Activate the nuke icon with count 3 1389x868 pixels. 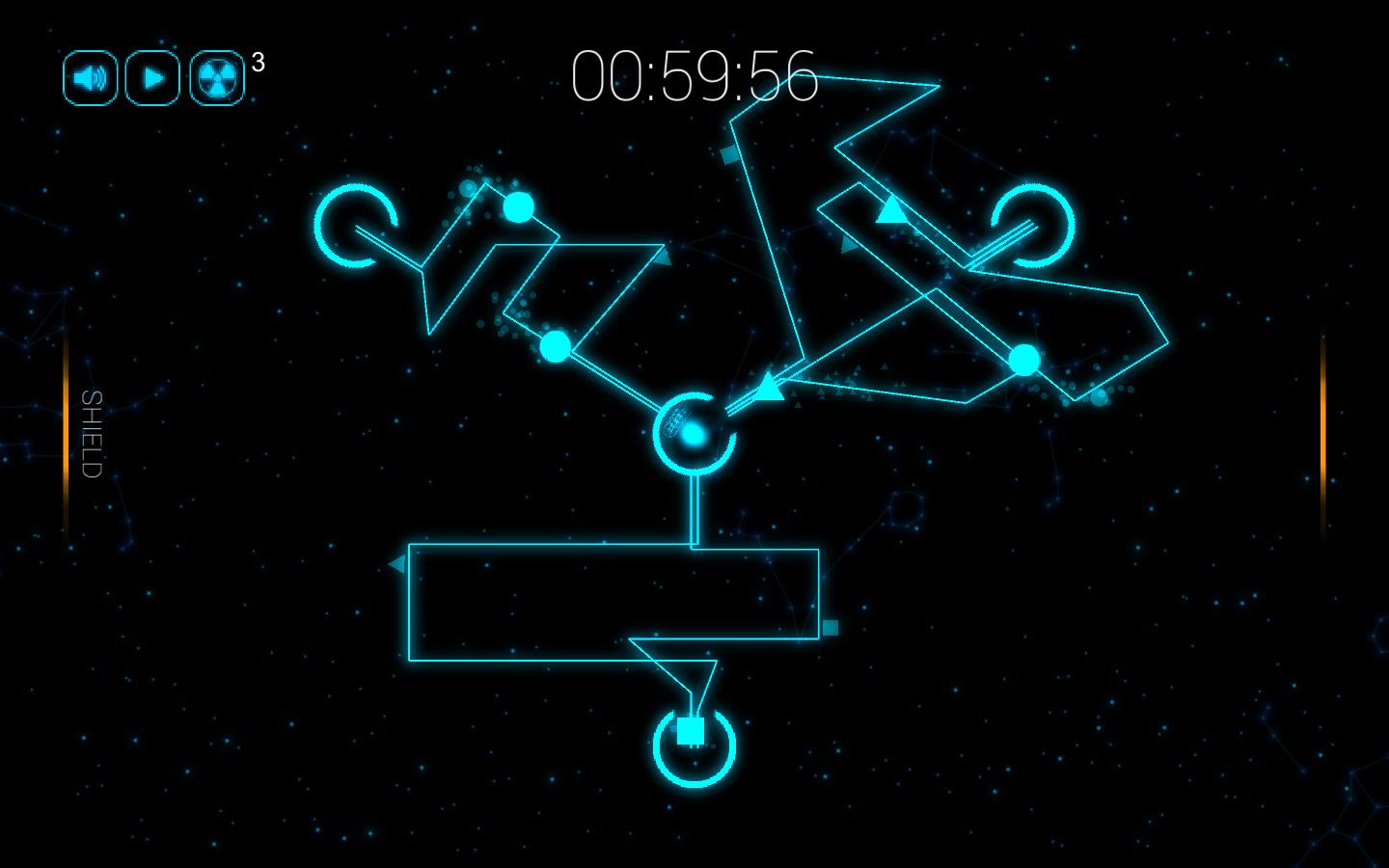pyautogui.click(x=216, y=76)
